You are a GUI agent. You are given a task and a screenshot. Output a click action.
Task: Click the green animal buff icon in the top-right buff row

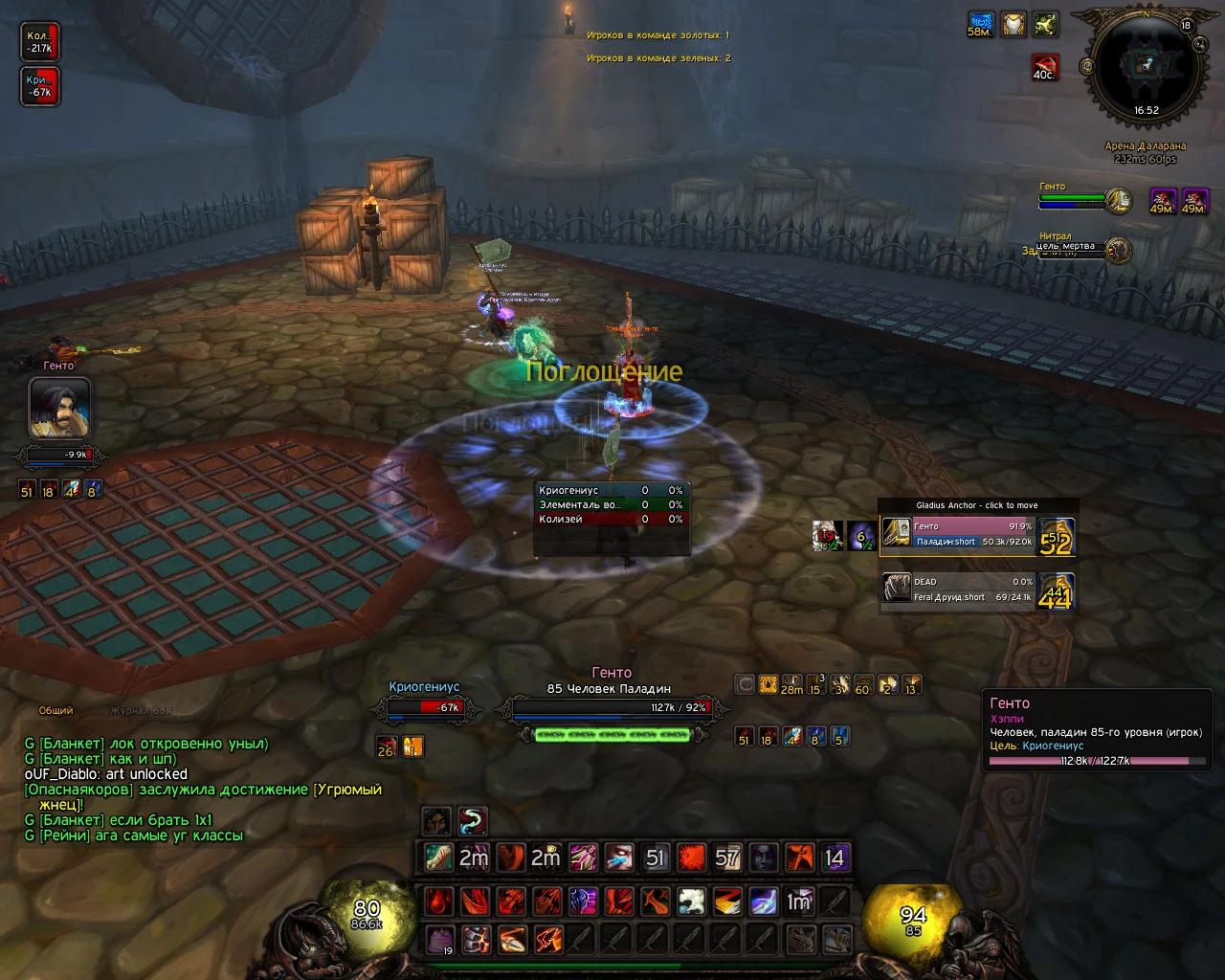1044,24
